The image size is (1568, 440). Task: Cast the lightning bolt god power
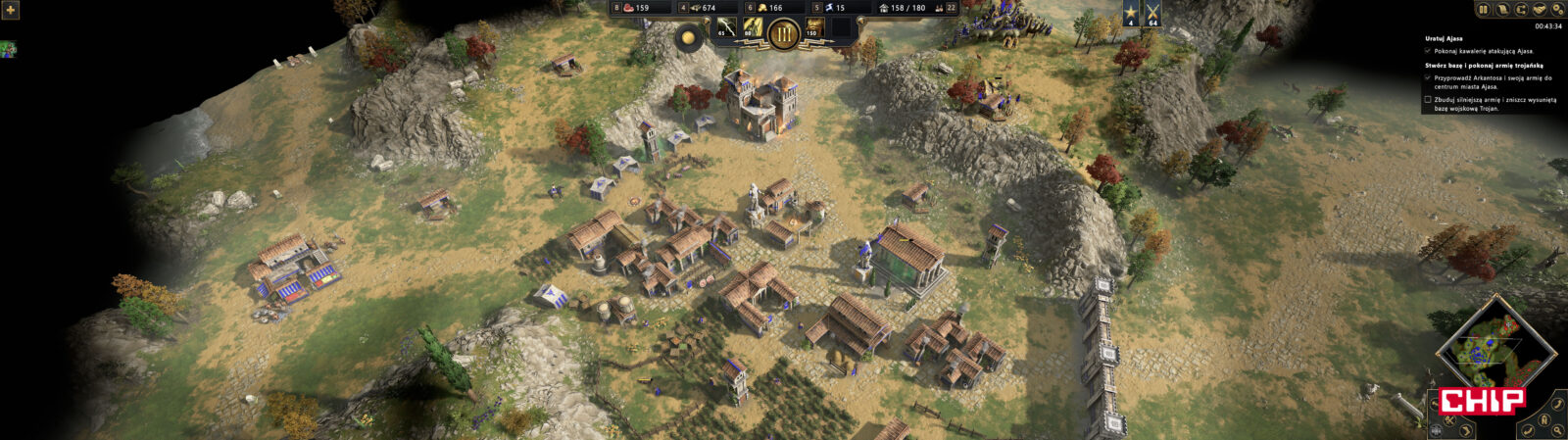[726, 28]
